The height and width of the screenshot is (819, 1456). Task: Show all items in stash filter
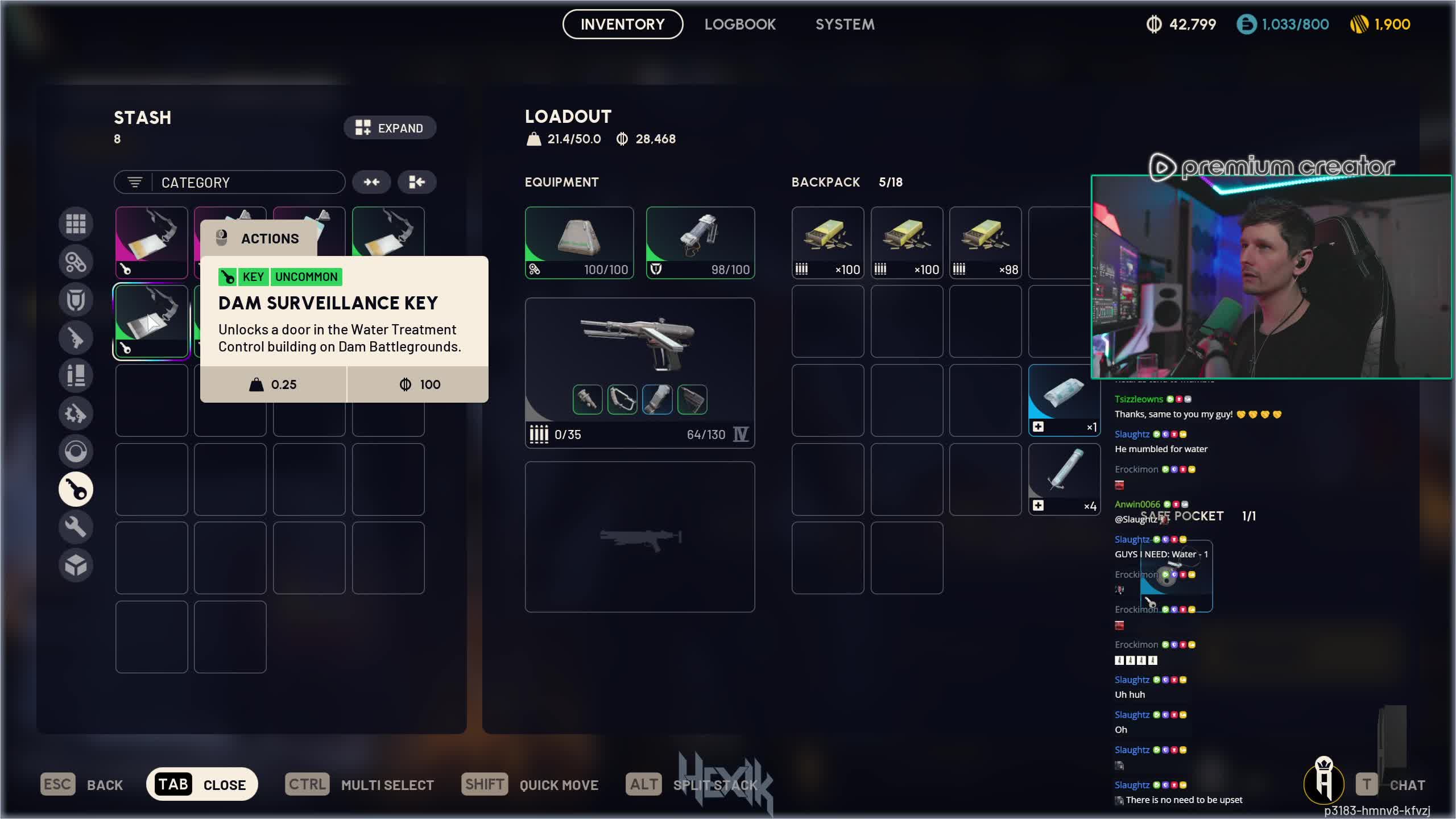pyautogui.click(x=76, y=224)
